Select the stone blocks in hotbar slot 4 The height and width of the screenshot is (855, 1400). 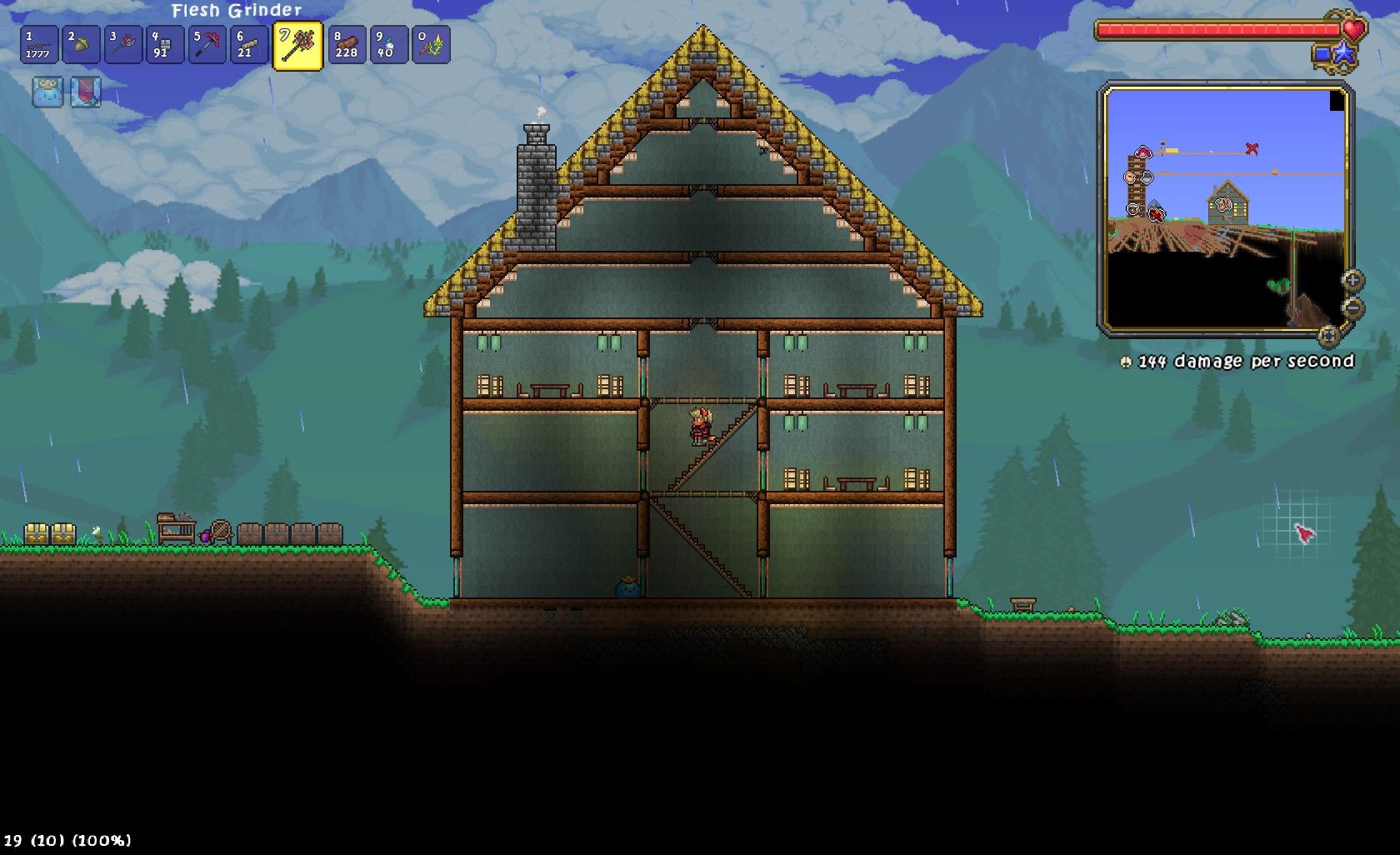[164, 43]
